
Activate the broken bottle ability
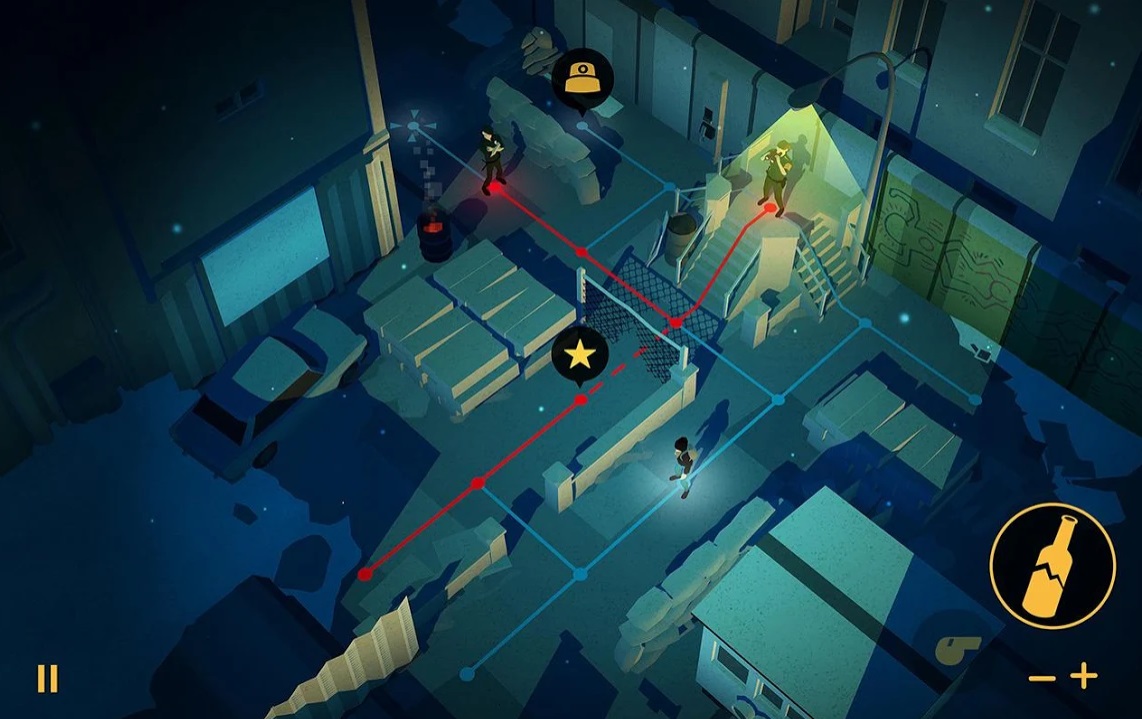[x=1052, y=565]
